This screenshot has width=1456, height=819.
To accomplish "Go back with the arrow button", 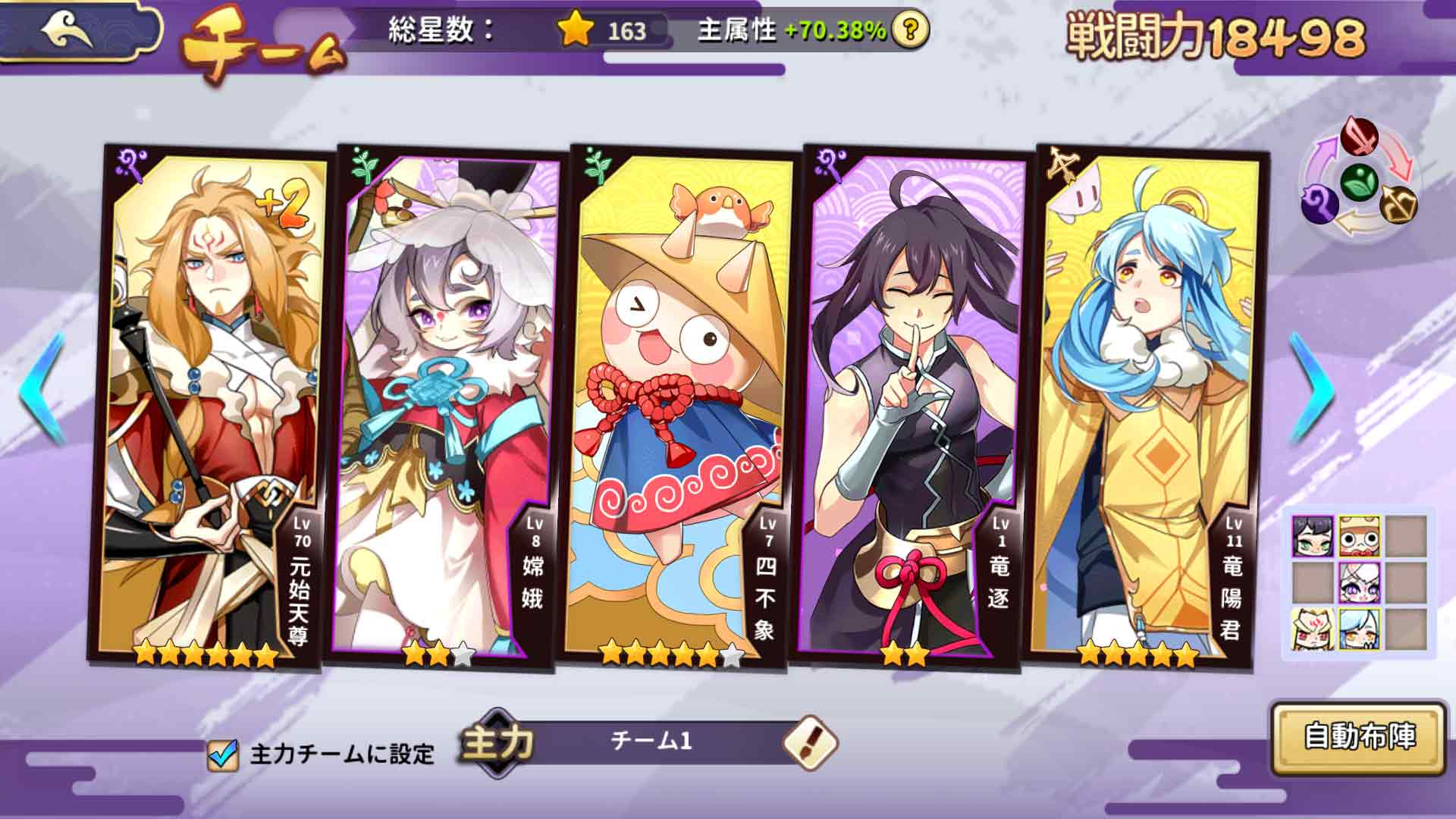I will pos(72,32).
